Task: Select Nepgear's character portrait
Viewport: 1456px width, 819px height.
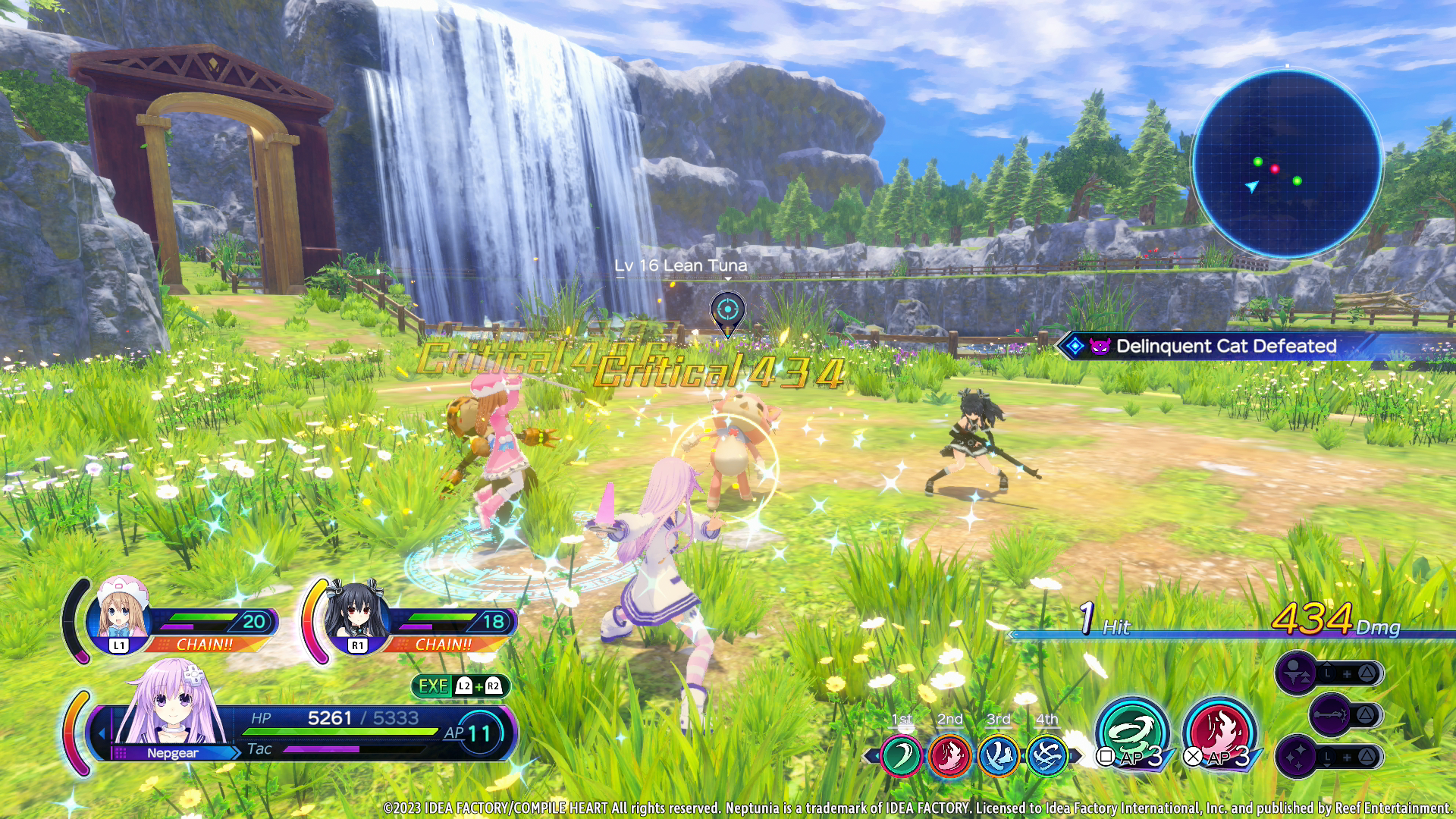Action: (174, 703)
